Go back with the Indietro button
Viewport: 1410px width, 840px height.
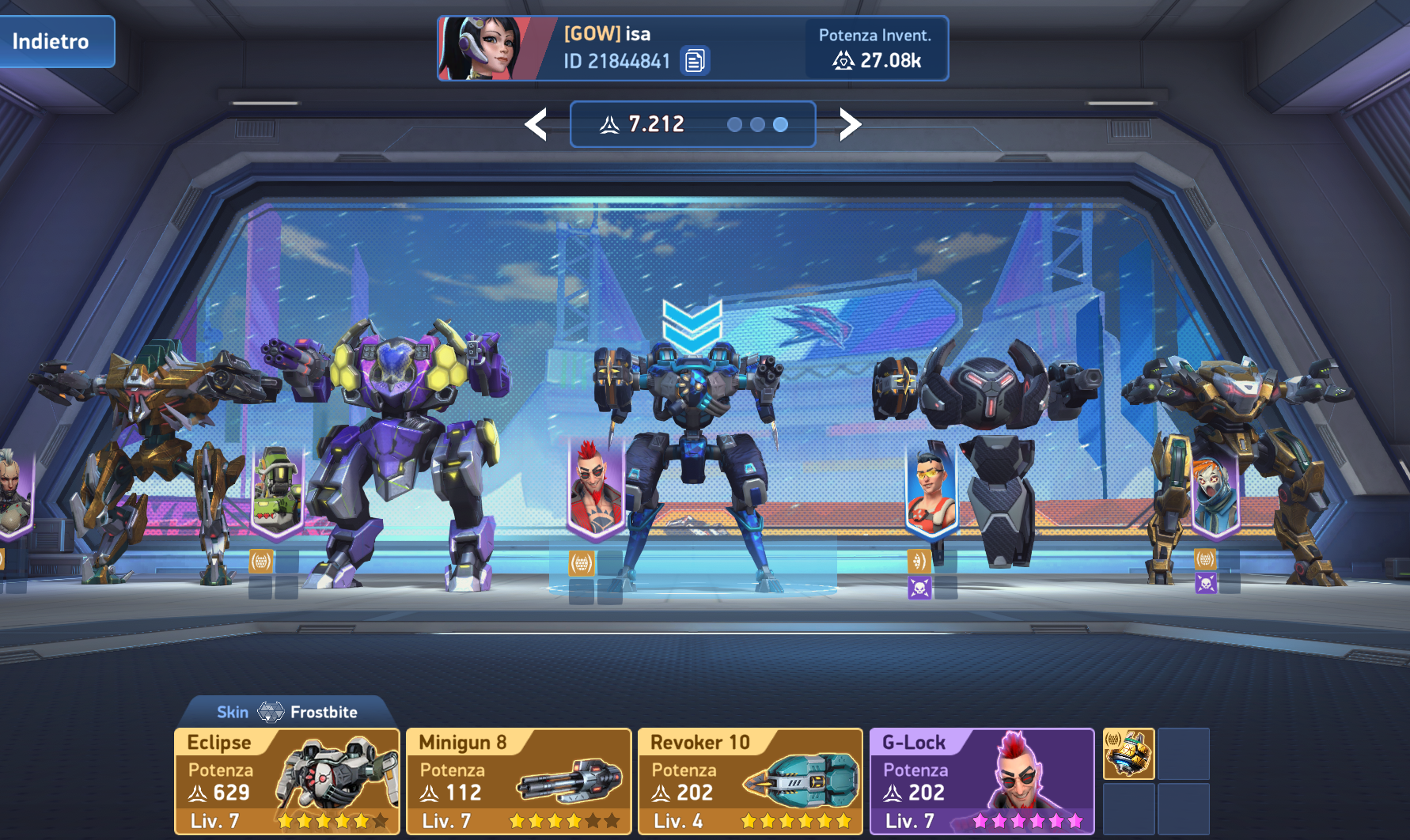pyautogui.click(x=54, y=41)
